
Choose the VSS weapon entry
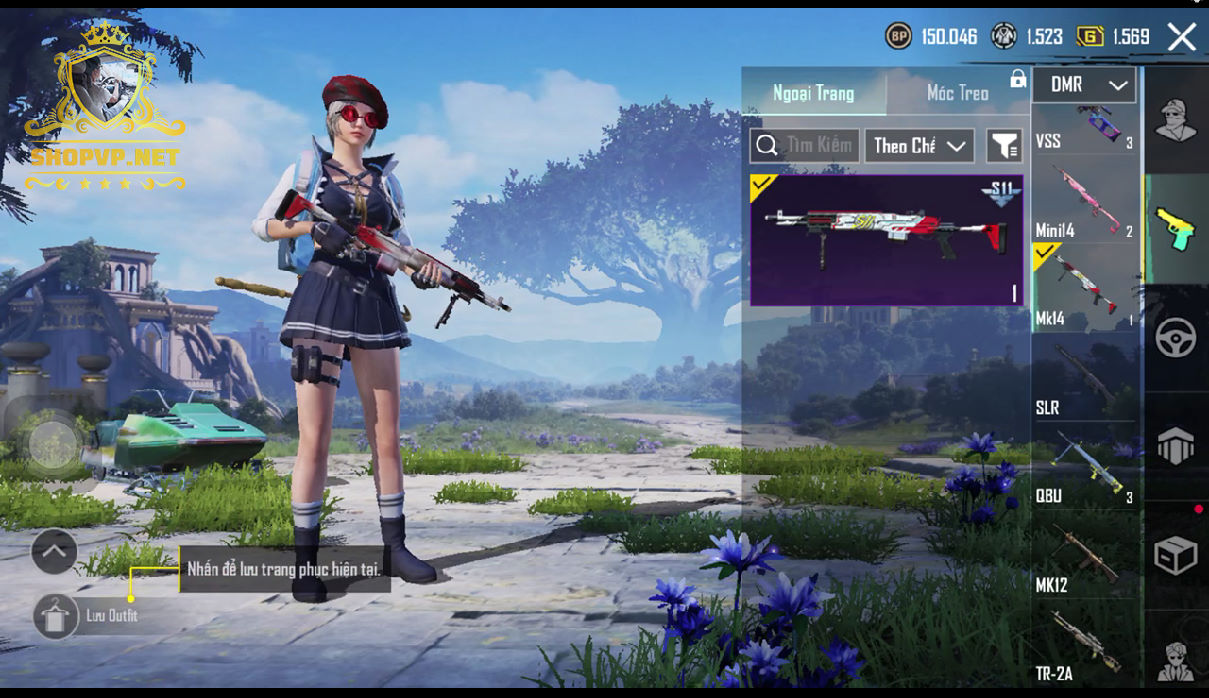point(1085,128)
